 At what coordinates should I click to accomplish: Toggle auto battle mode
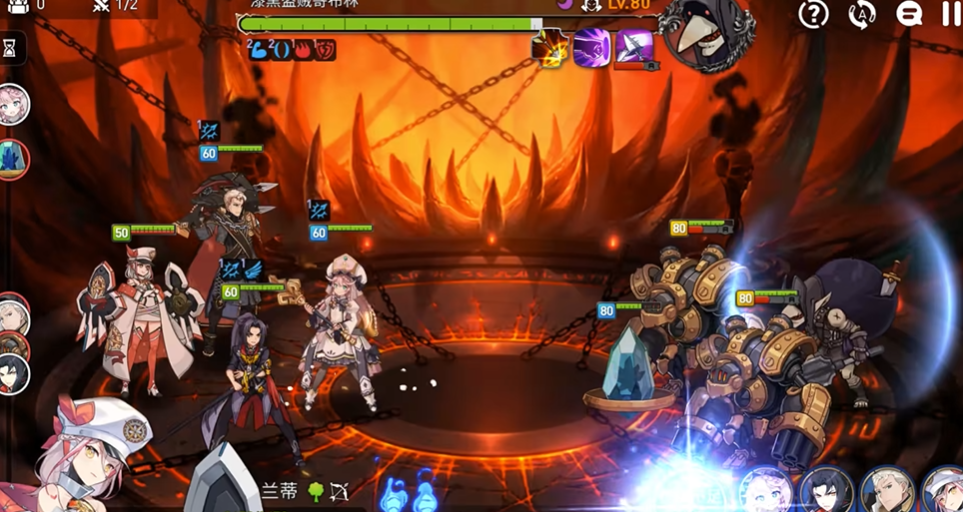[x=861, y=14]
